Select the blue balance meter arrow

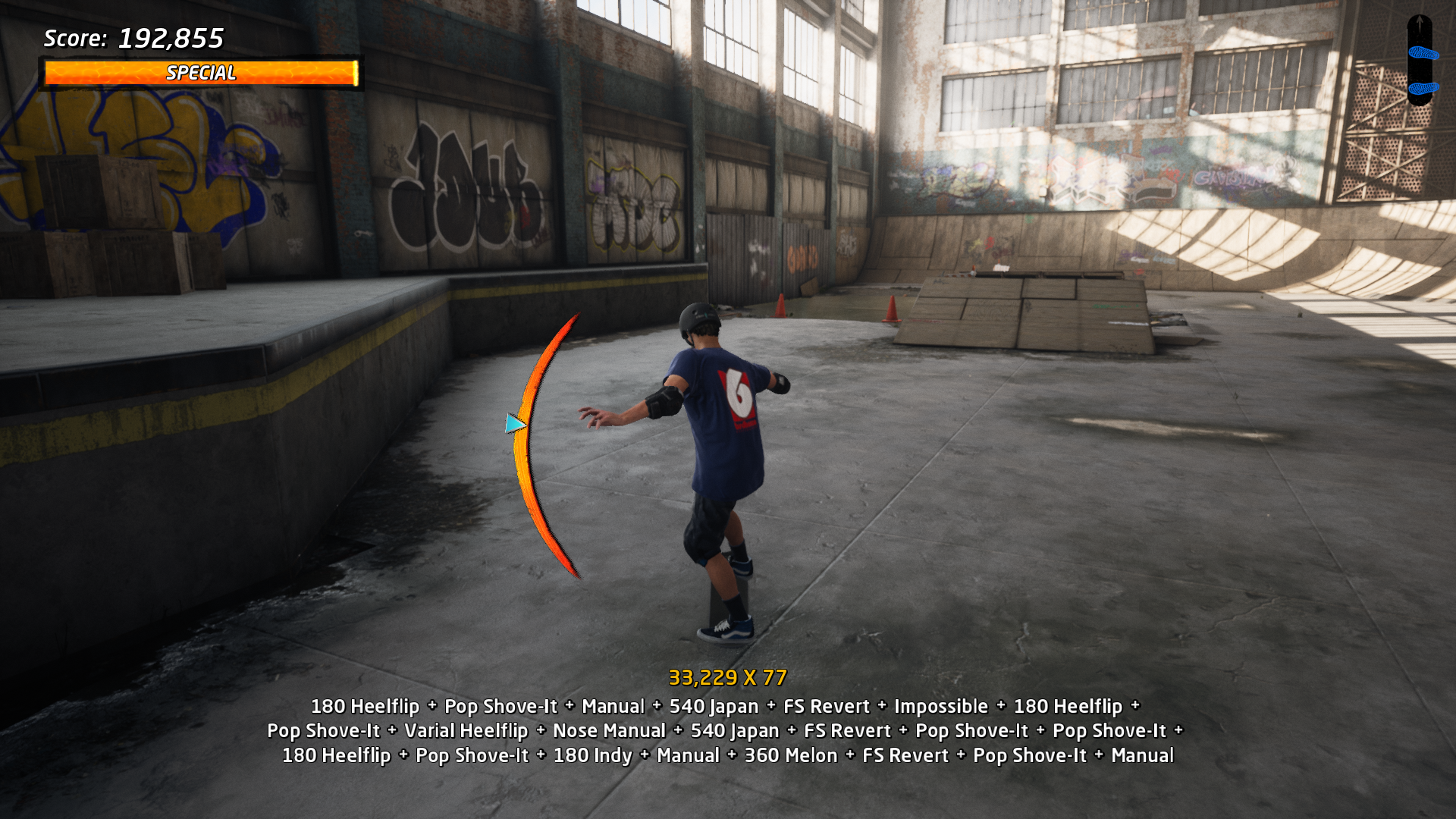(515, 423)
